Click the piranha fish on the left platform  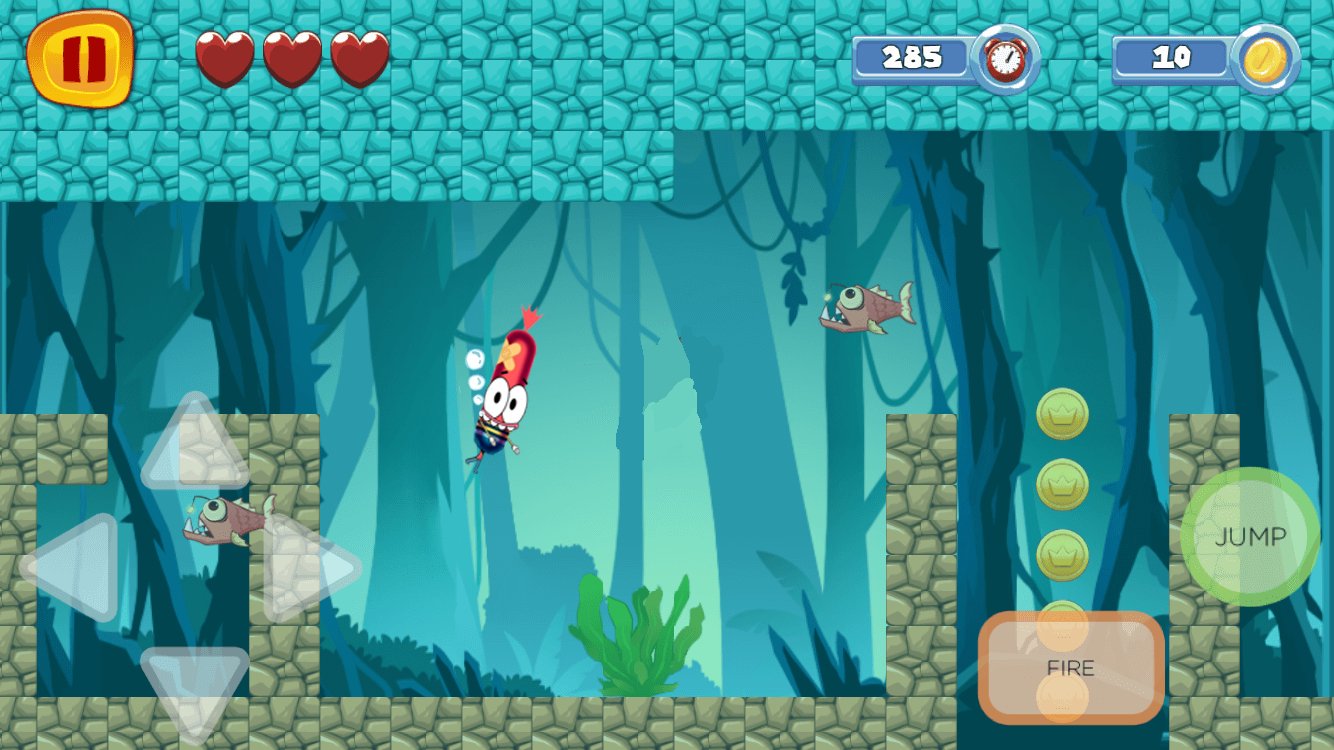coord(225,523)
